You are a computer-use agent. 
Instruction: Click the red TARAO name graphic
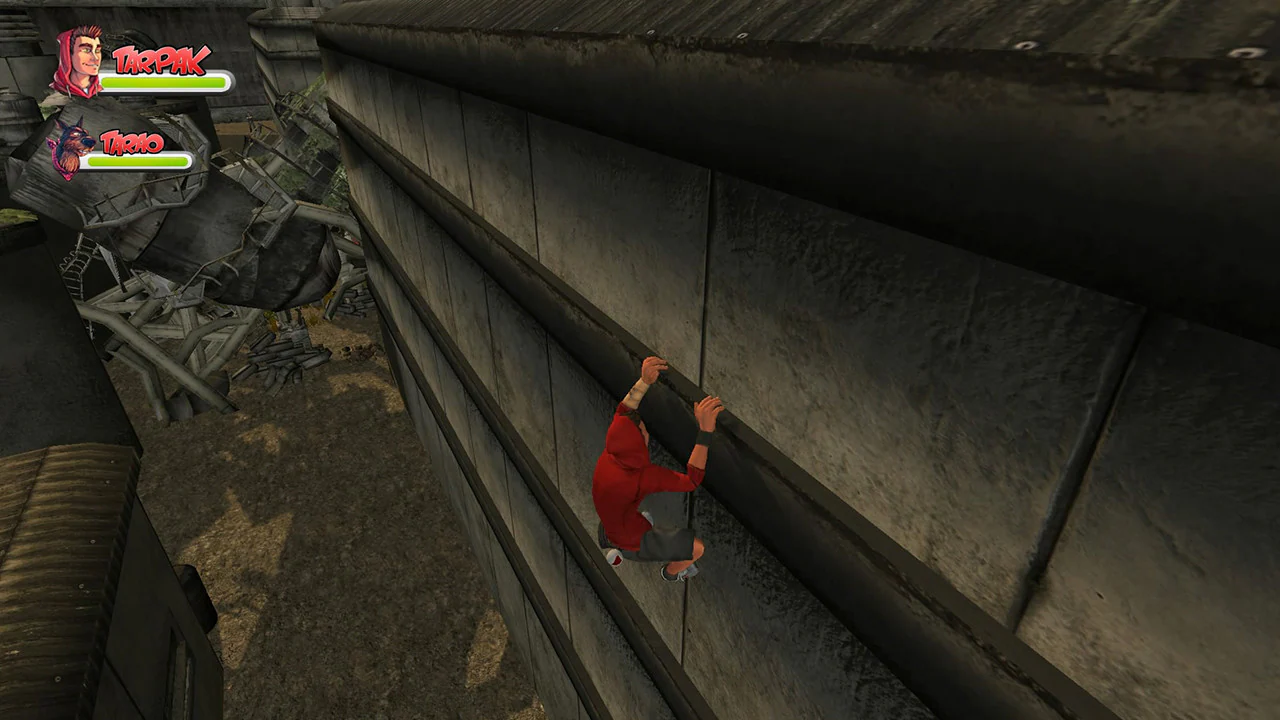click(131, 143)
